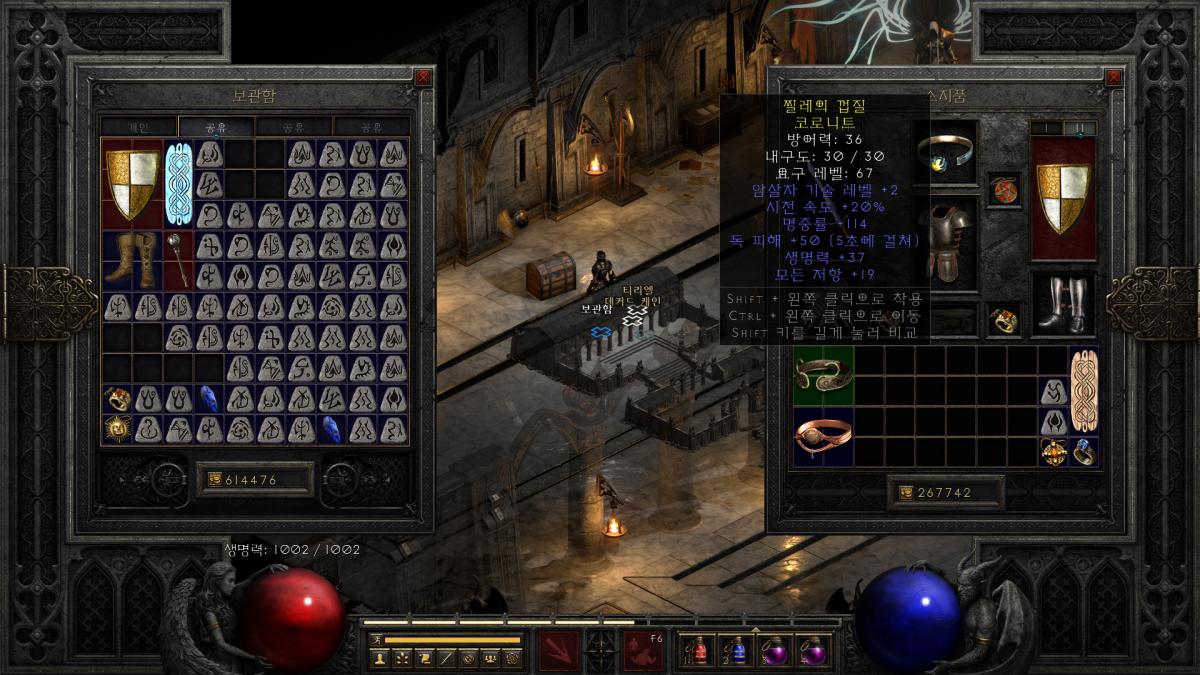The image size is (1200, 675).
Task: Pick up the copper ring circlet in inventory
Action: coord(823,435)
